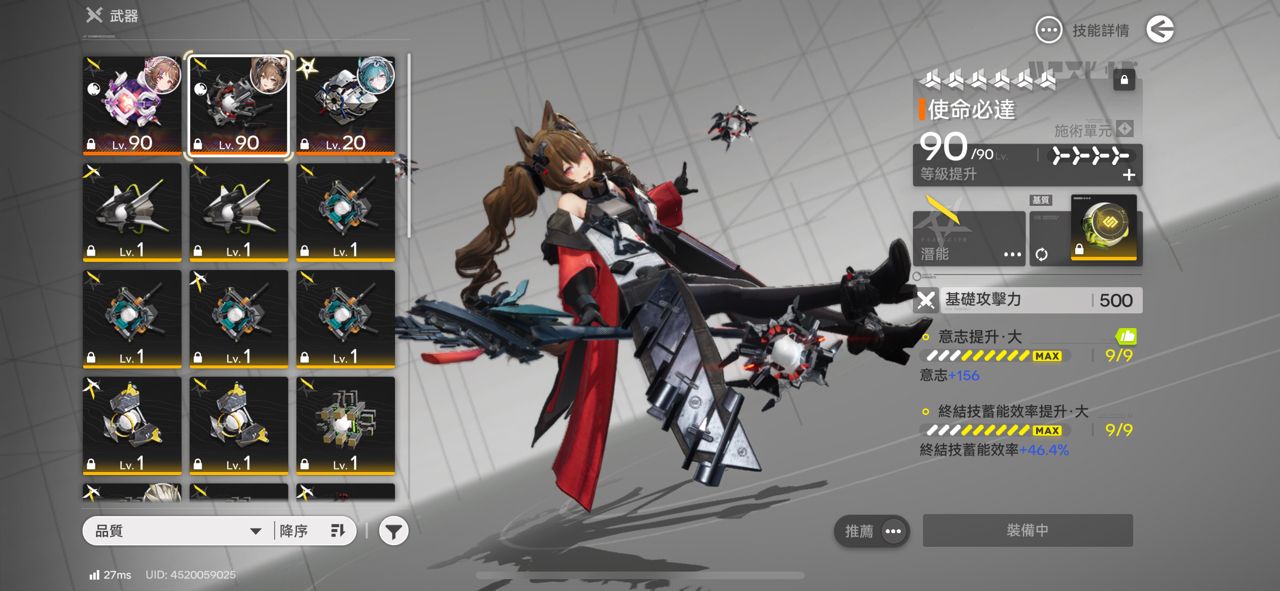The width and height of the screenshot is (1280, 591).
Task: Select the equipped yellow 基質 slot
Action: [x=1104, y=228]
